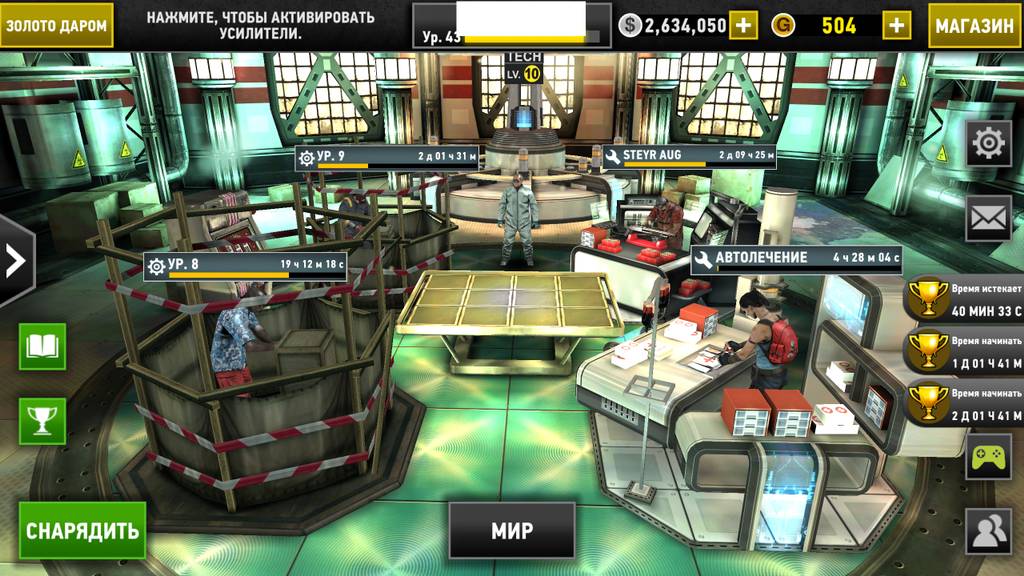The height and width of the screenshot is (576, 1024).
Task: Open the МАГАЗИН shop
Action: (x=974, y=25)
